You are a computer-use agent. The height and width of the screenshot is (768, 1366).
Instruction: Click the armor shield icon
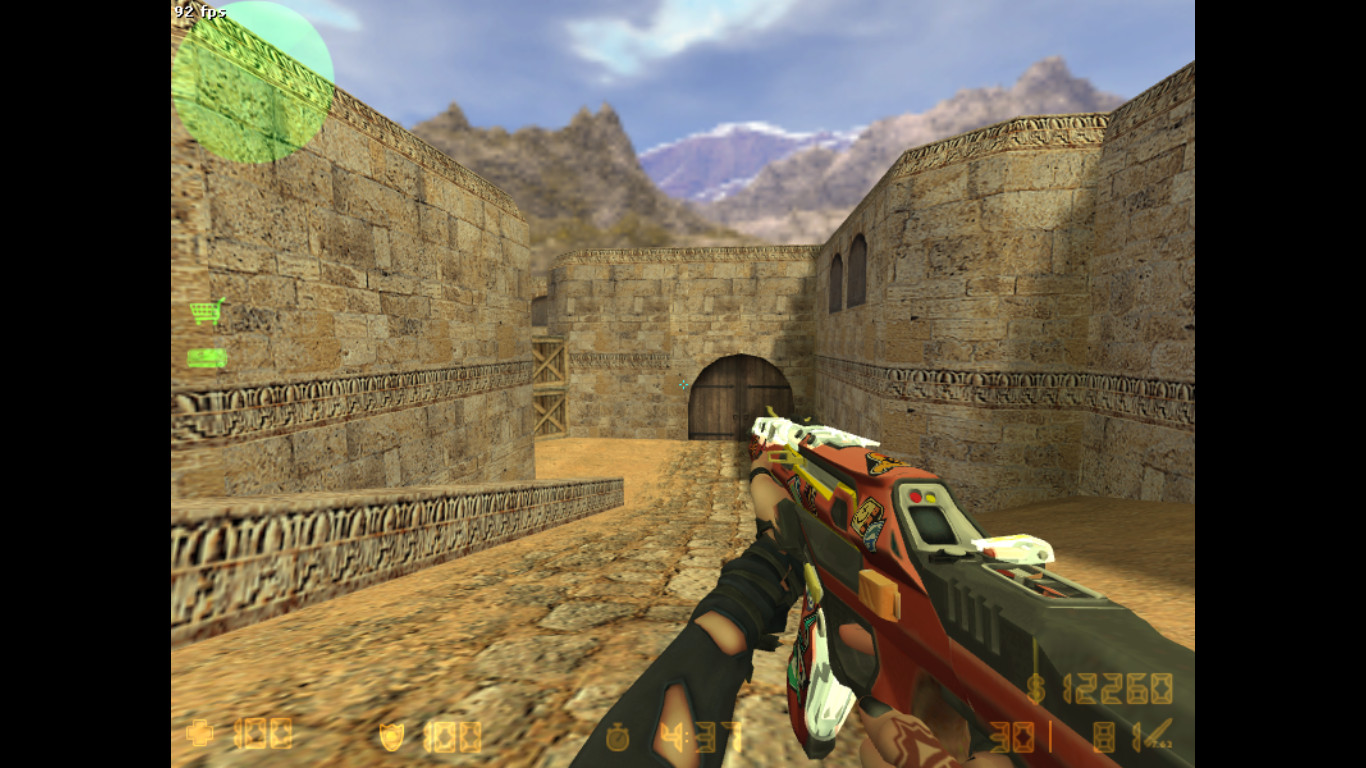click(390, 736)
